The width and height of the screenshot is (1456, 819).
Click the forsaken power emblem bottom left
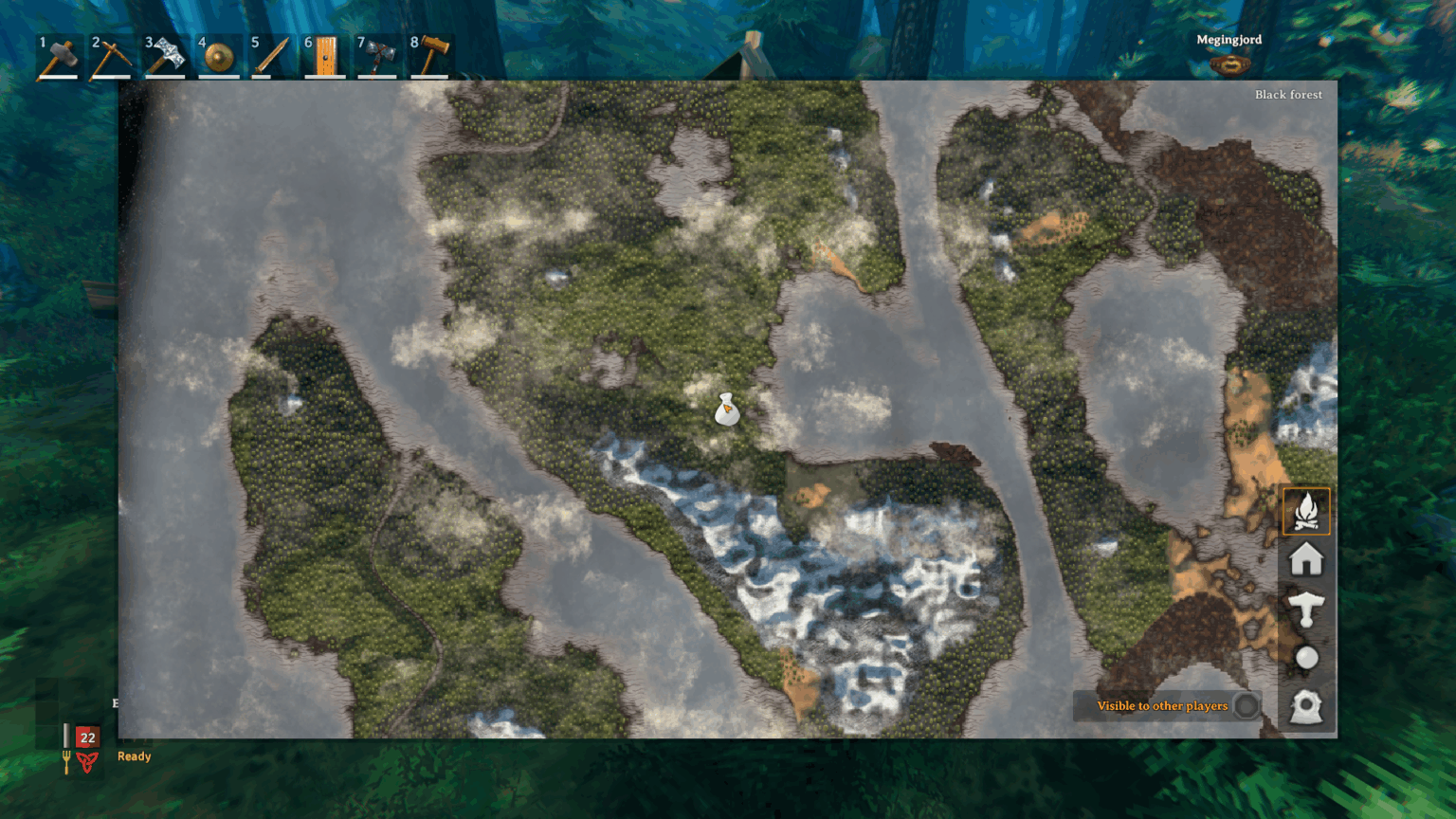[85, 760]
